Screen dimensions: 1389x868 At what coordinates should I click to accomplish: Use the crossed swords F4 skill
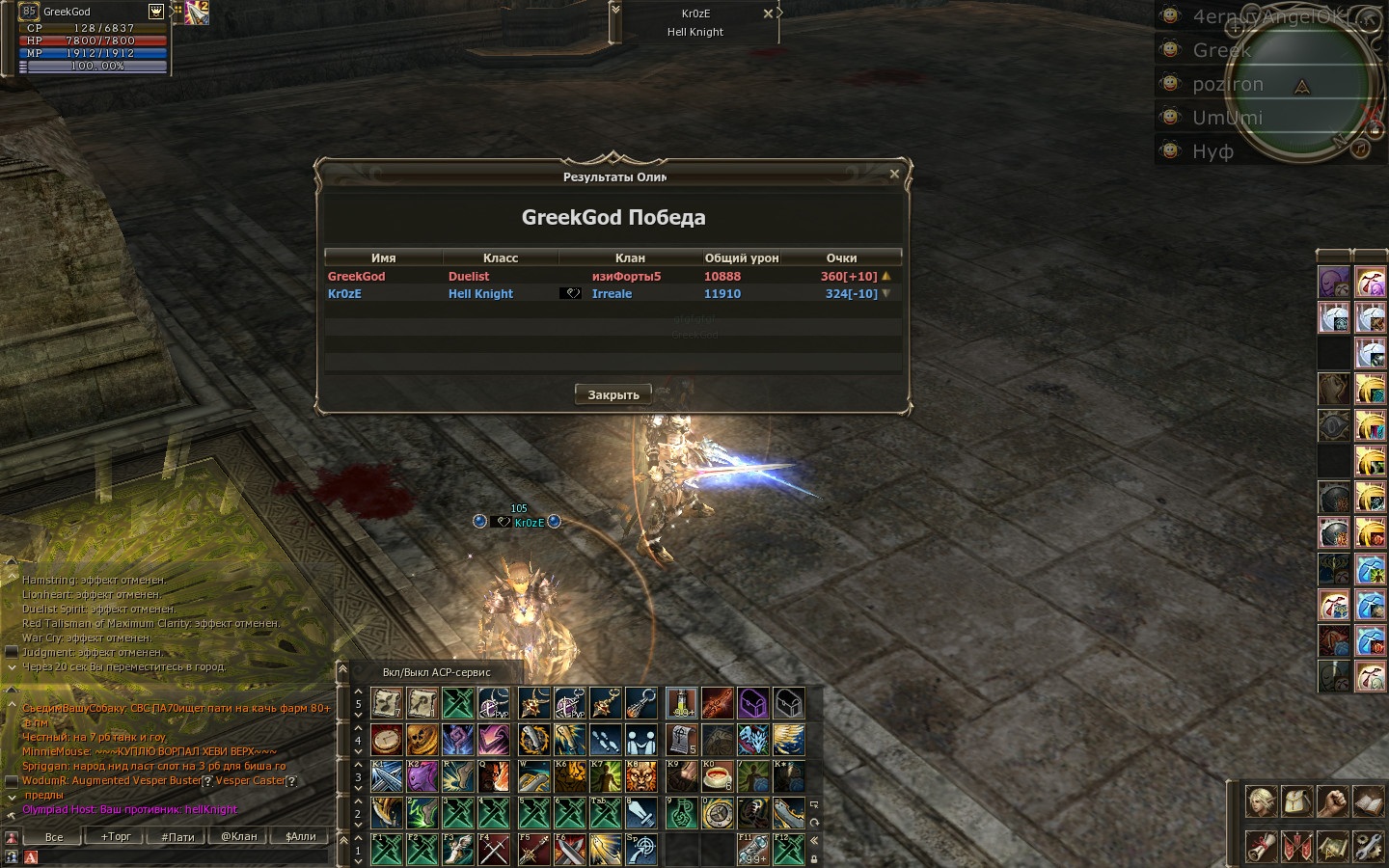click(494, 850)
